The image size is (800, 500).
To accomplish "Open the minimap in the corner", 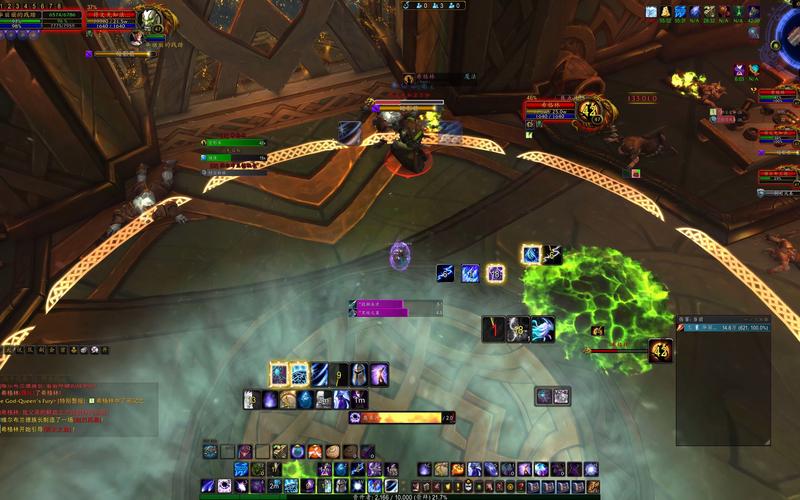I will pyautogui.click(x=788, y=40).
